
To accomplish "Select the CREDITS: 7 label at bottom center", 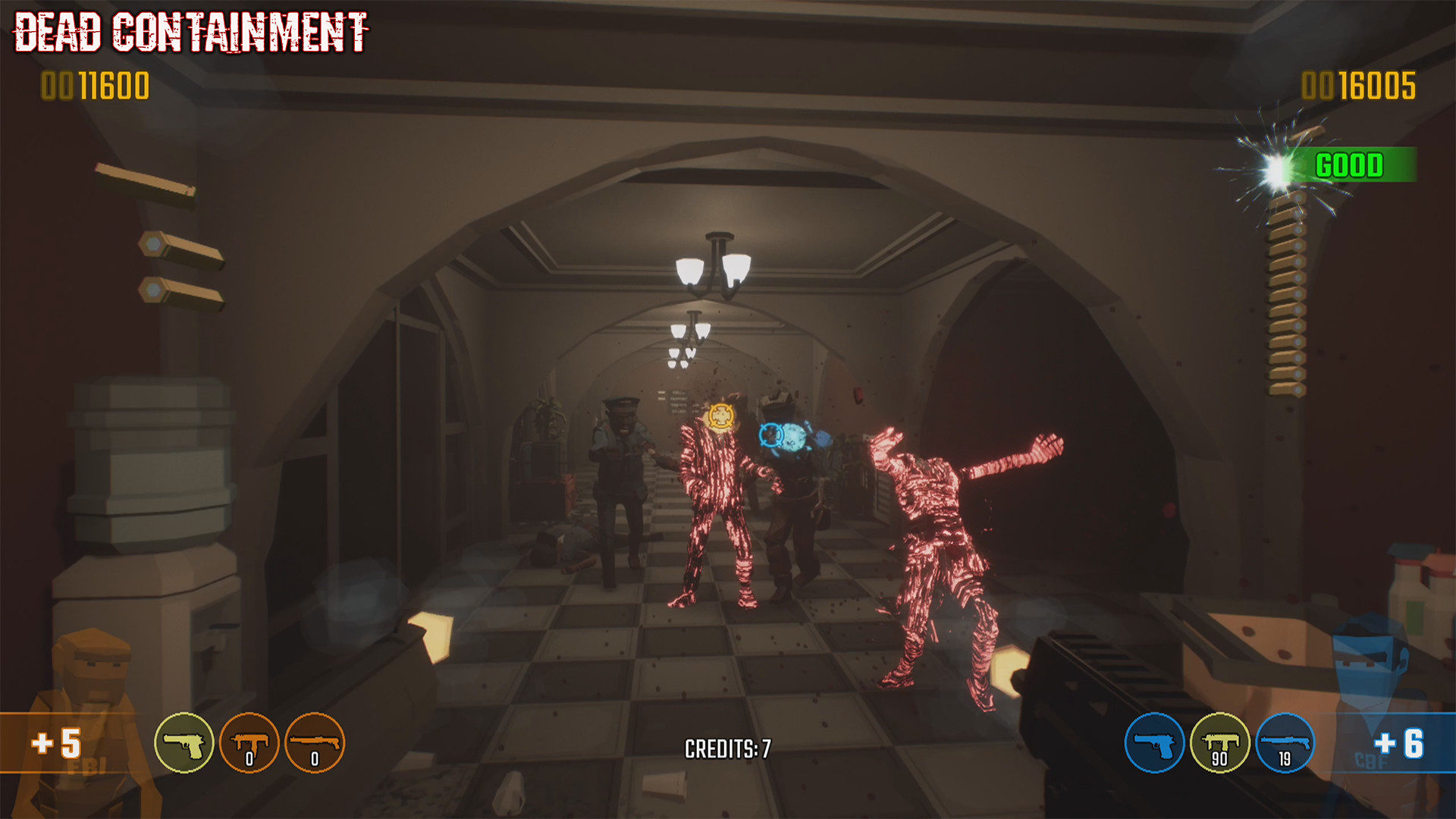I will pyautogui.click(x=726, y=747).
